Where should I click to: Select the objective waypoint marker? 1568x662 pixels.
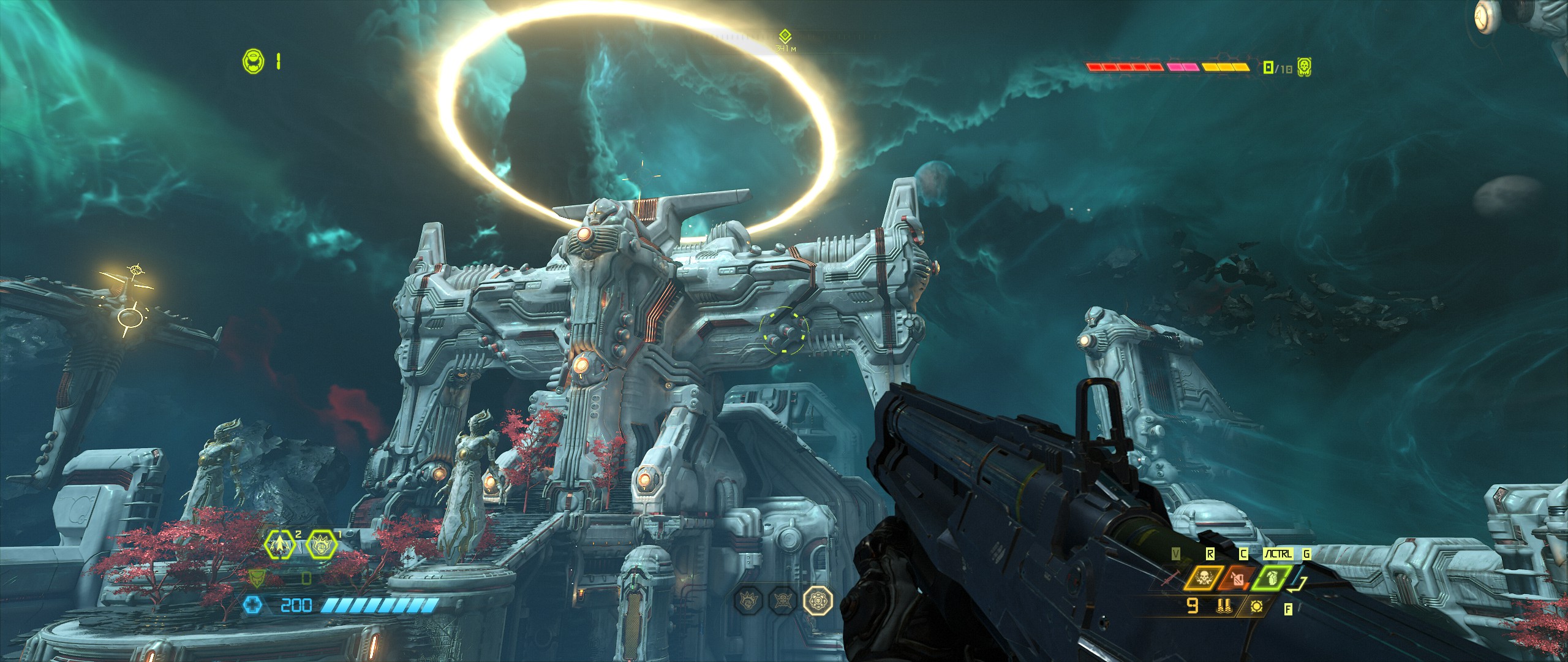(x=785, y=36)
